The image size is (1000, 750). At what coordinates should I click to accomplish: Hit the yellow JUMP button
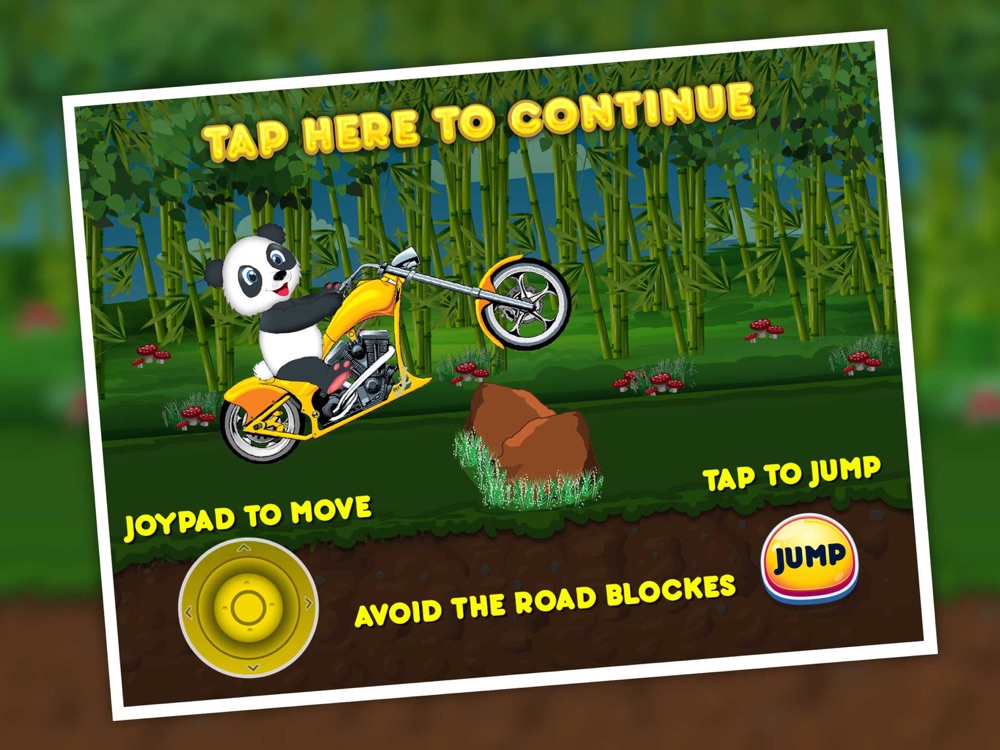coord(810,558)
